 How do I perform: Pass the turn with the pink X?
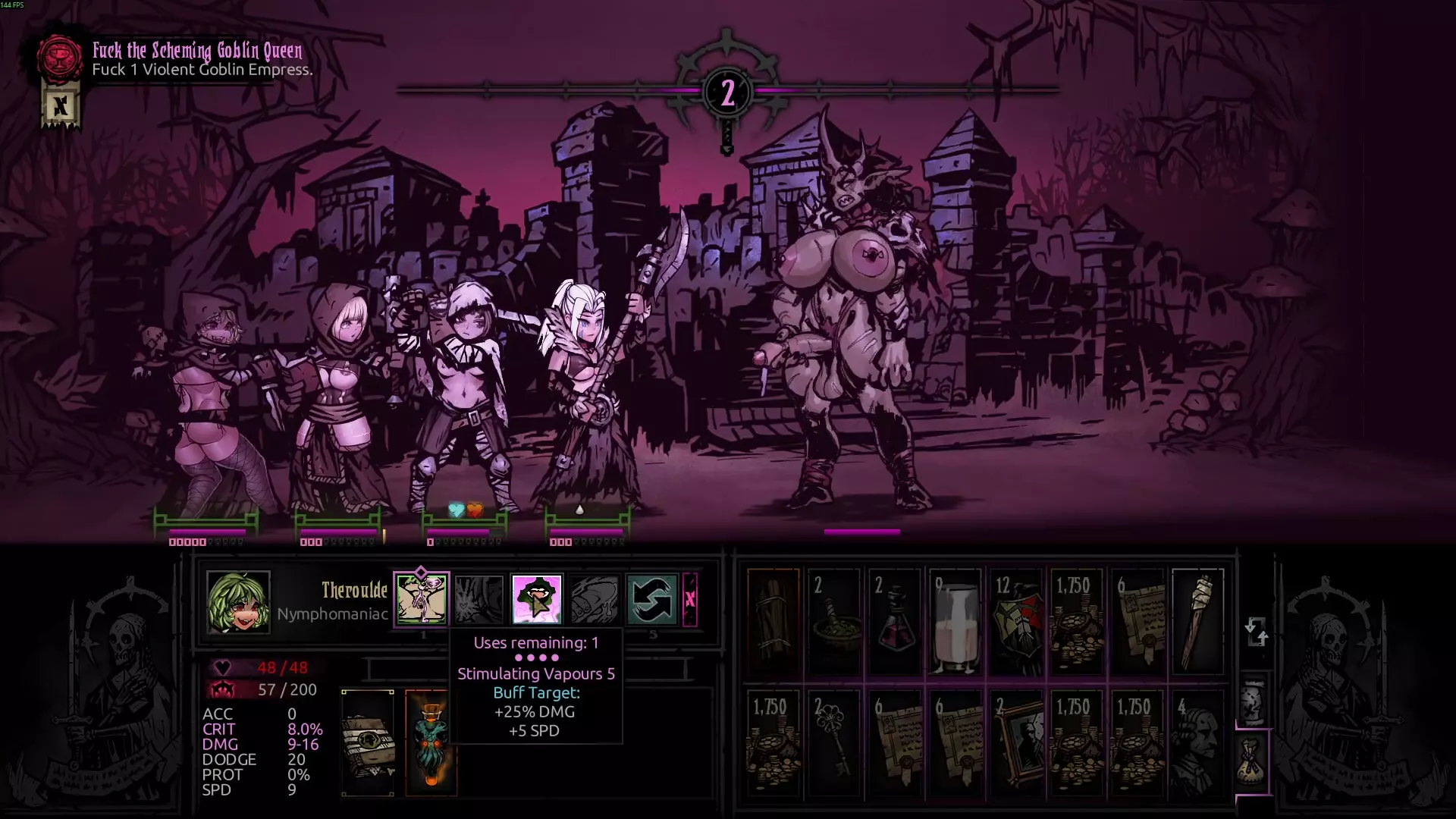[690, 599]
